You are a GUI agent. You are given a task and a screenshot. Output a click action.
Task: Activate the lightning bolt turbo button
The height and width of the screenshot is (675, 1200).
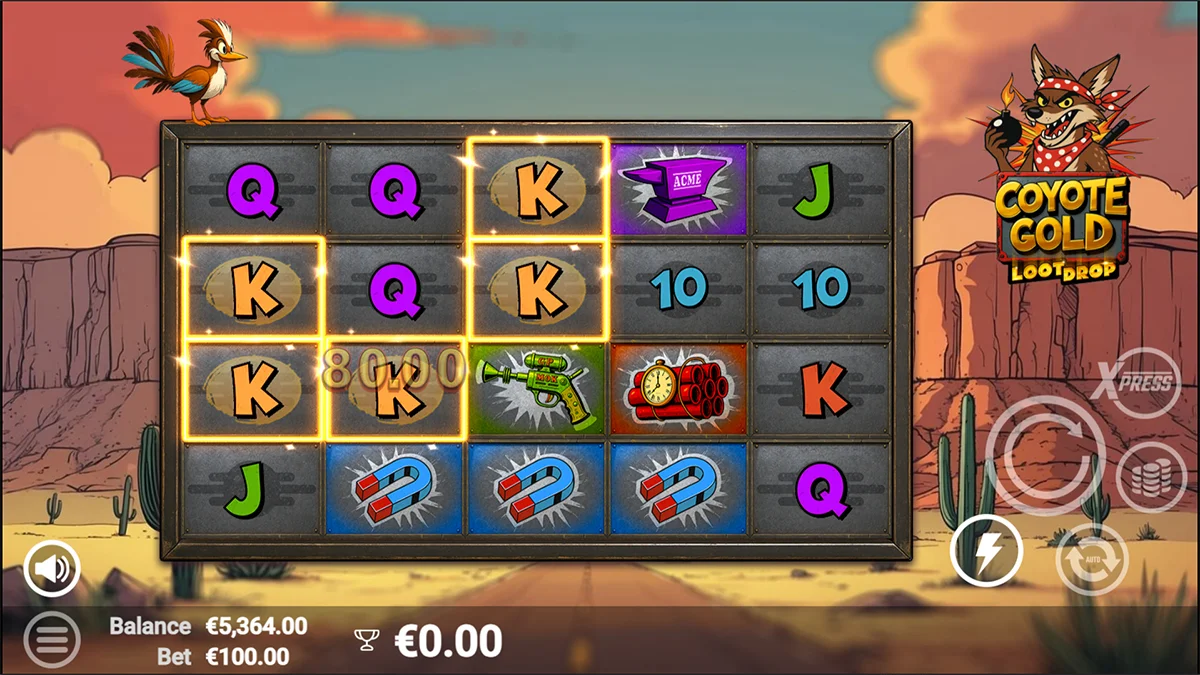click(x=986, y=551)
